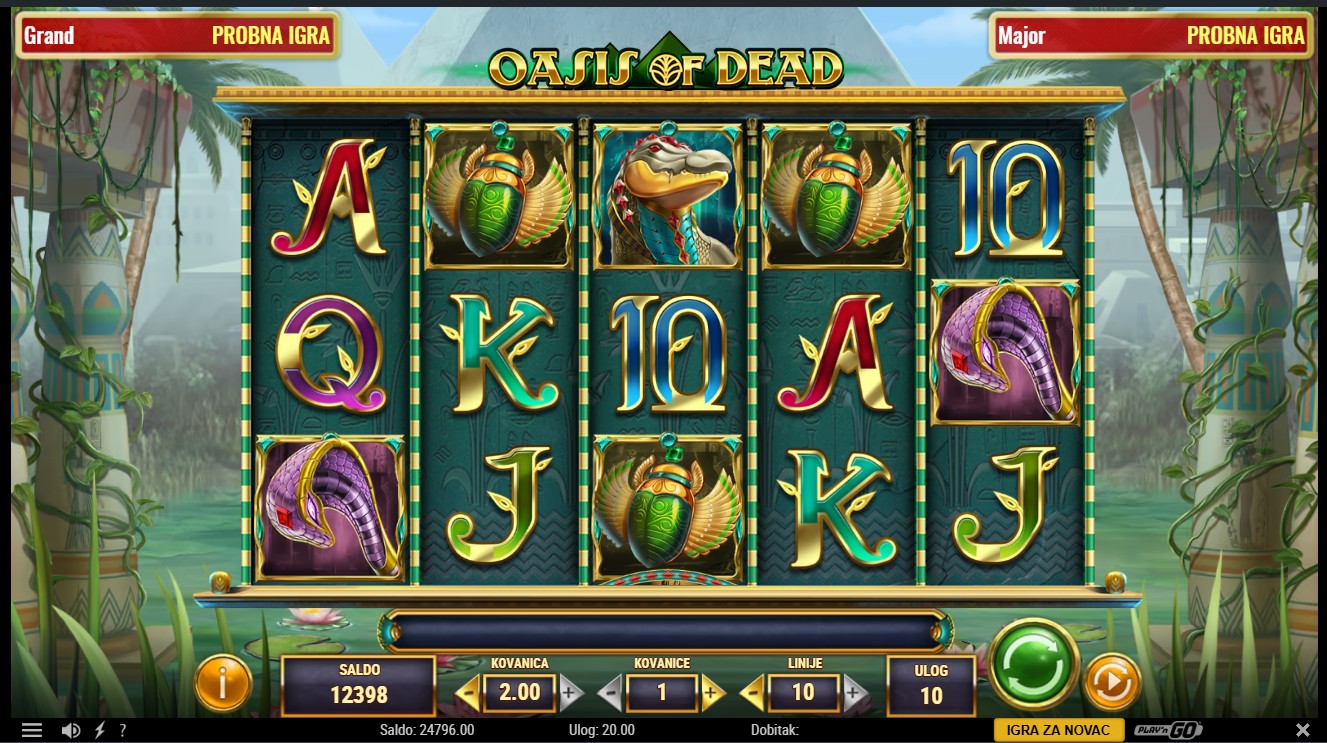Close the game with the X

tap(1302, 730)
